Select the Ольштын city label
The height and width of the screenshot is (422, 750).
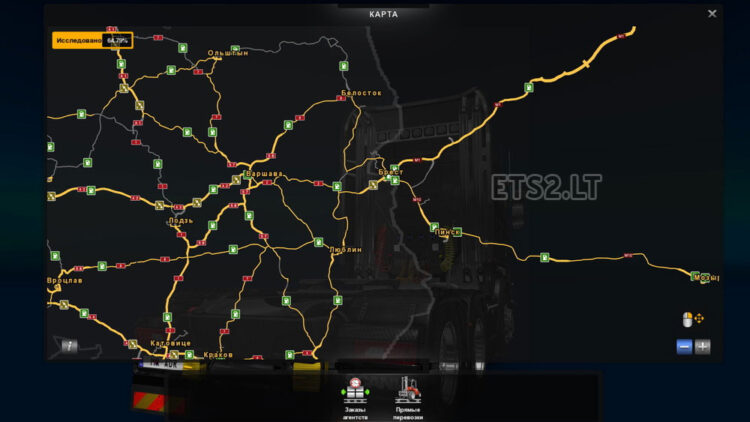tap(226, 53)
